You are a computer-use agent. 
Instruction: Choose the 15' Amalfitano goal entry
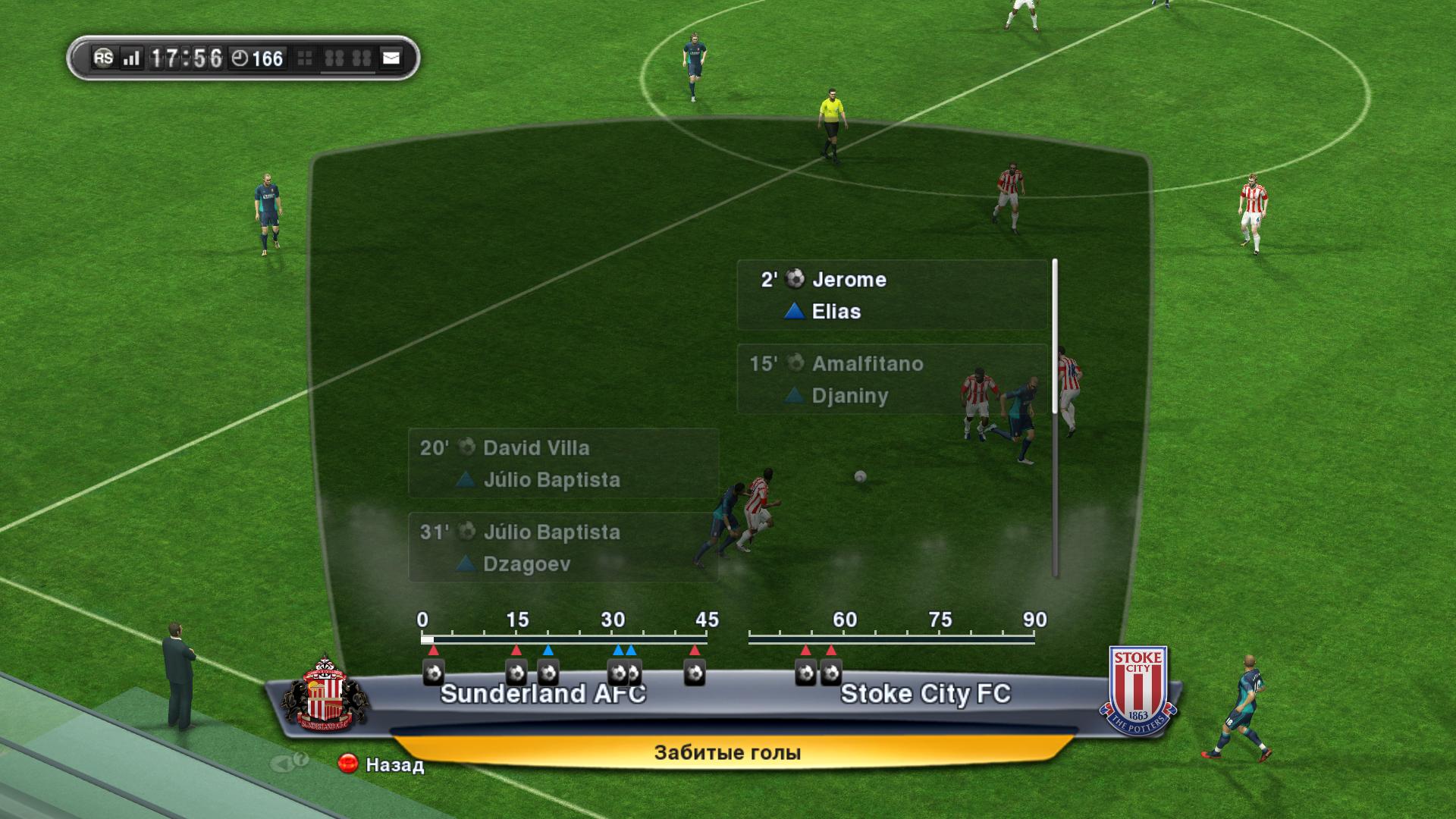point(891,379)
